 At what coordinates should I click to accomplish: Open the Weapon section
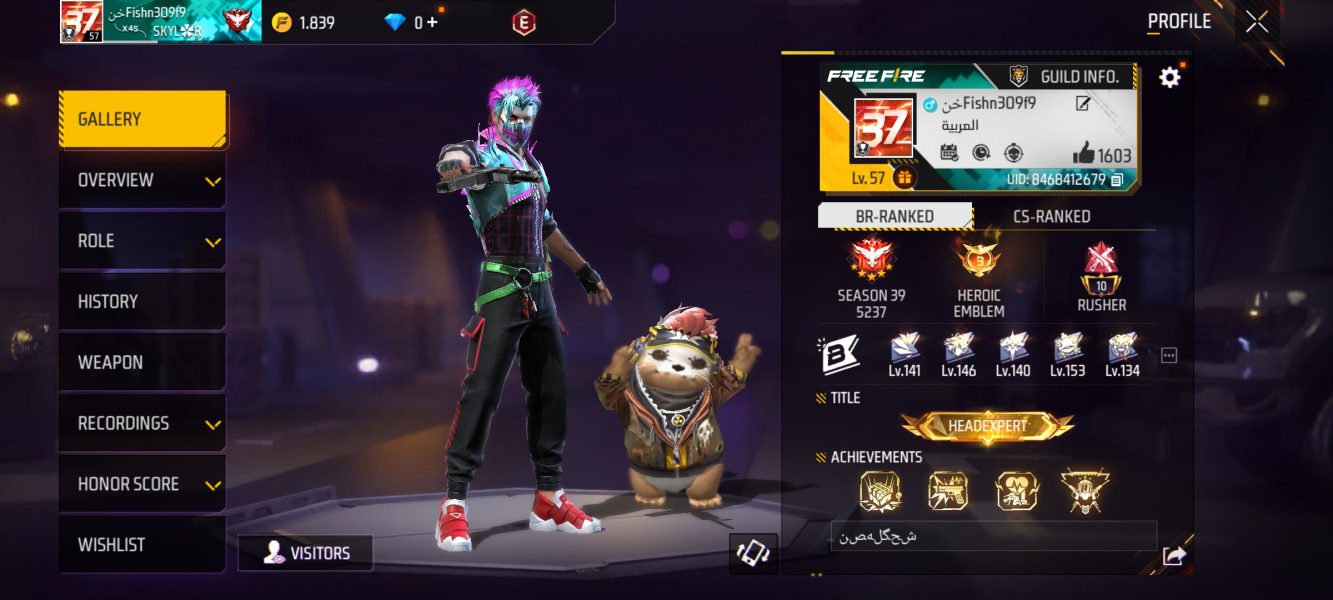tap(142, 362)
